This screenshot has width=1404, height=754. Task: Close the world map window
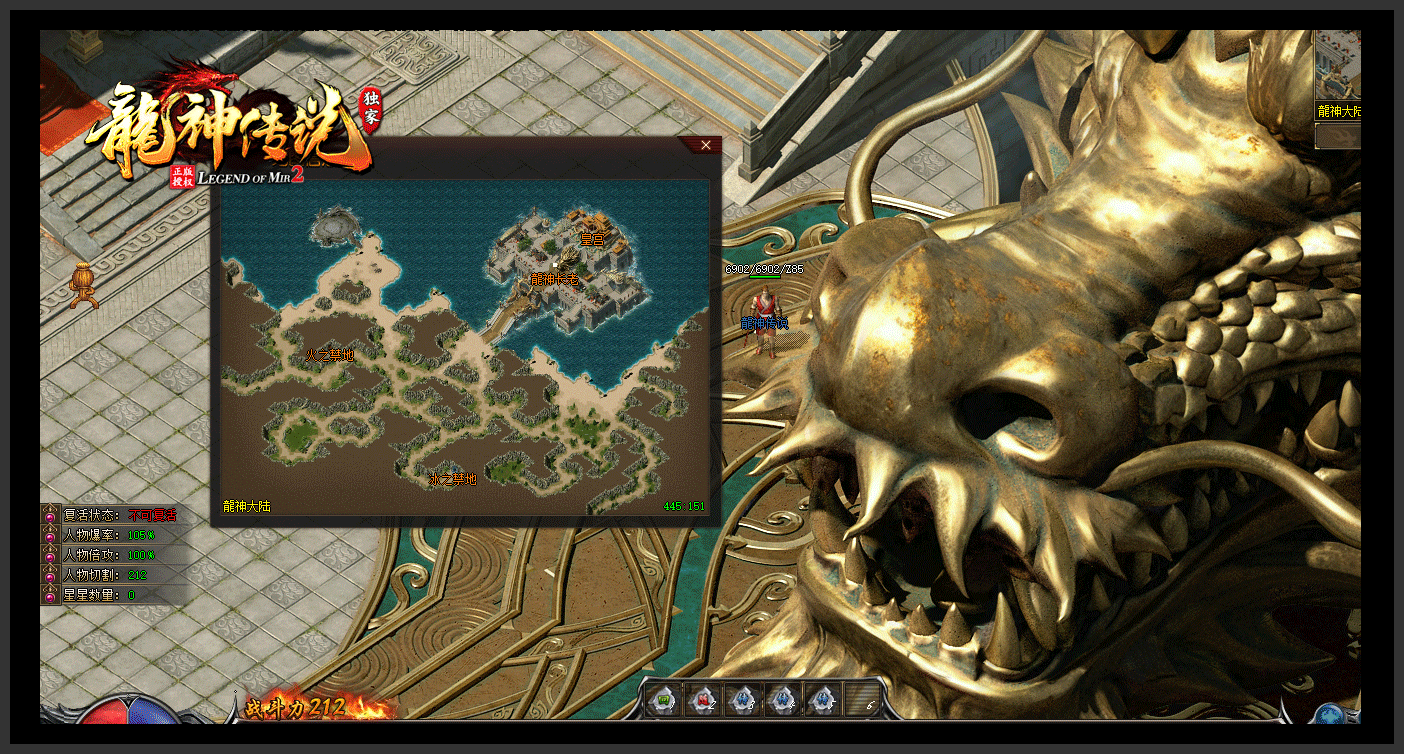click(x=706, y=145)
